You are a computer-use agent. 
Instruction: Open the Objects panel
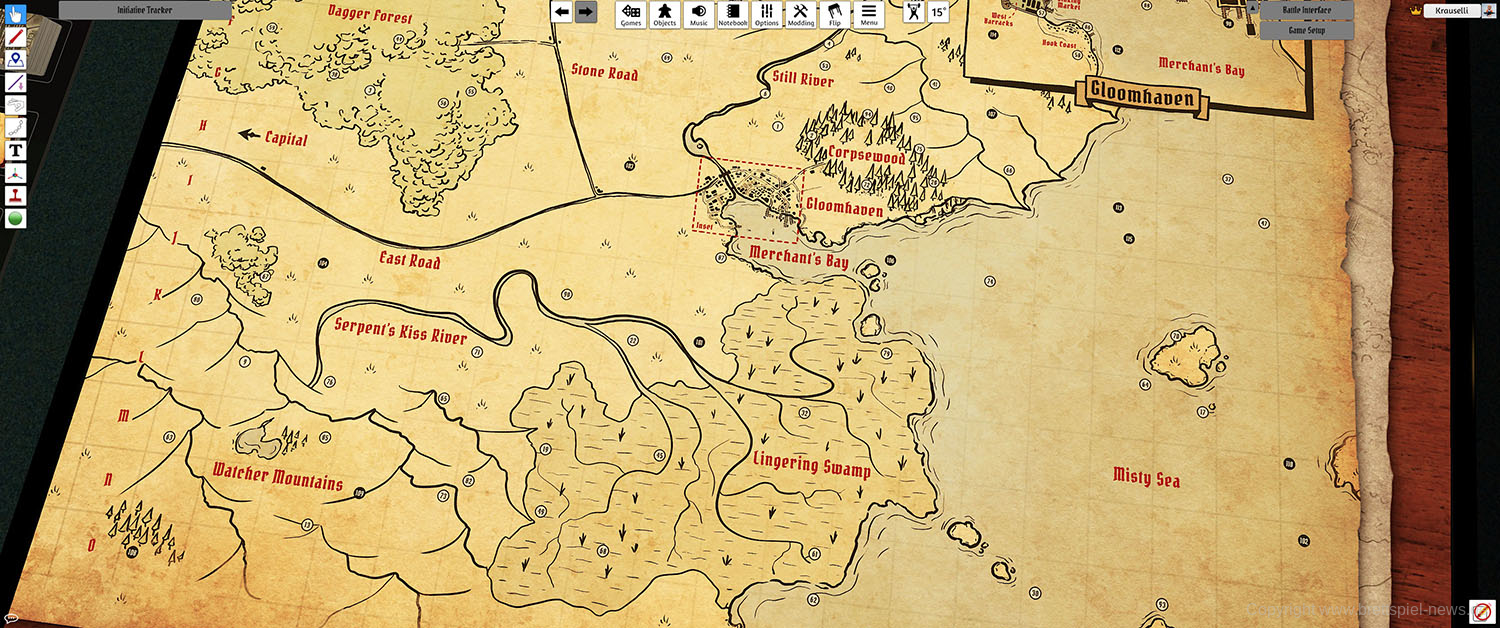[664, 14]
